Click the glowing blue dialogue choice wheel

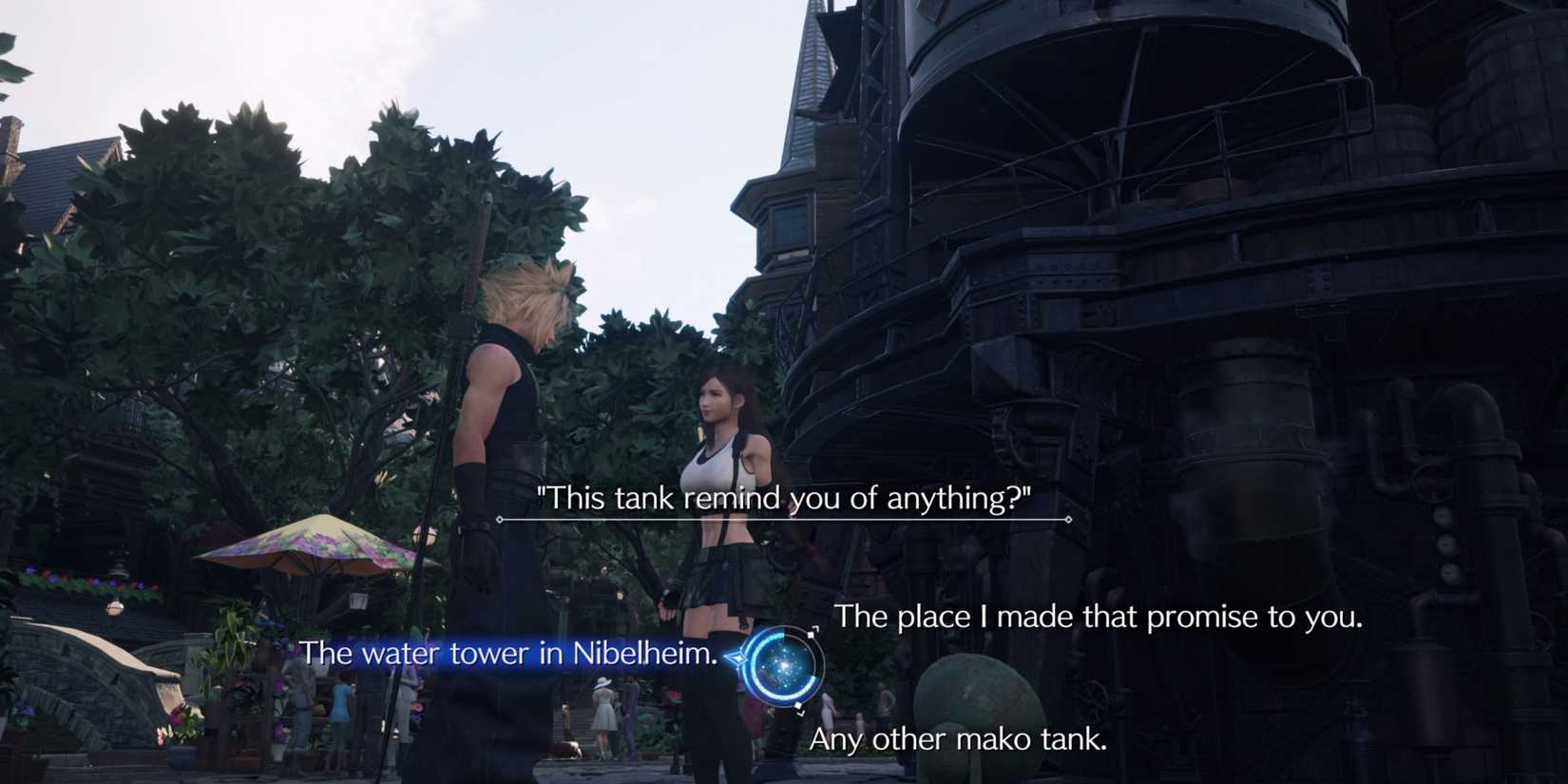(x=784, y=665)
